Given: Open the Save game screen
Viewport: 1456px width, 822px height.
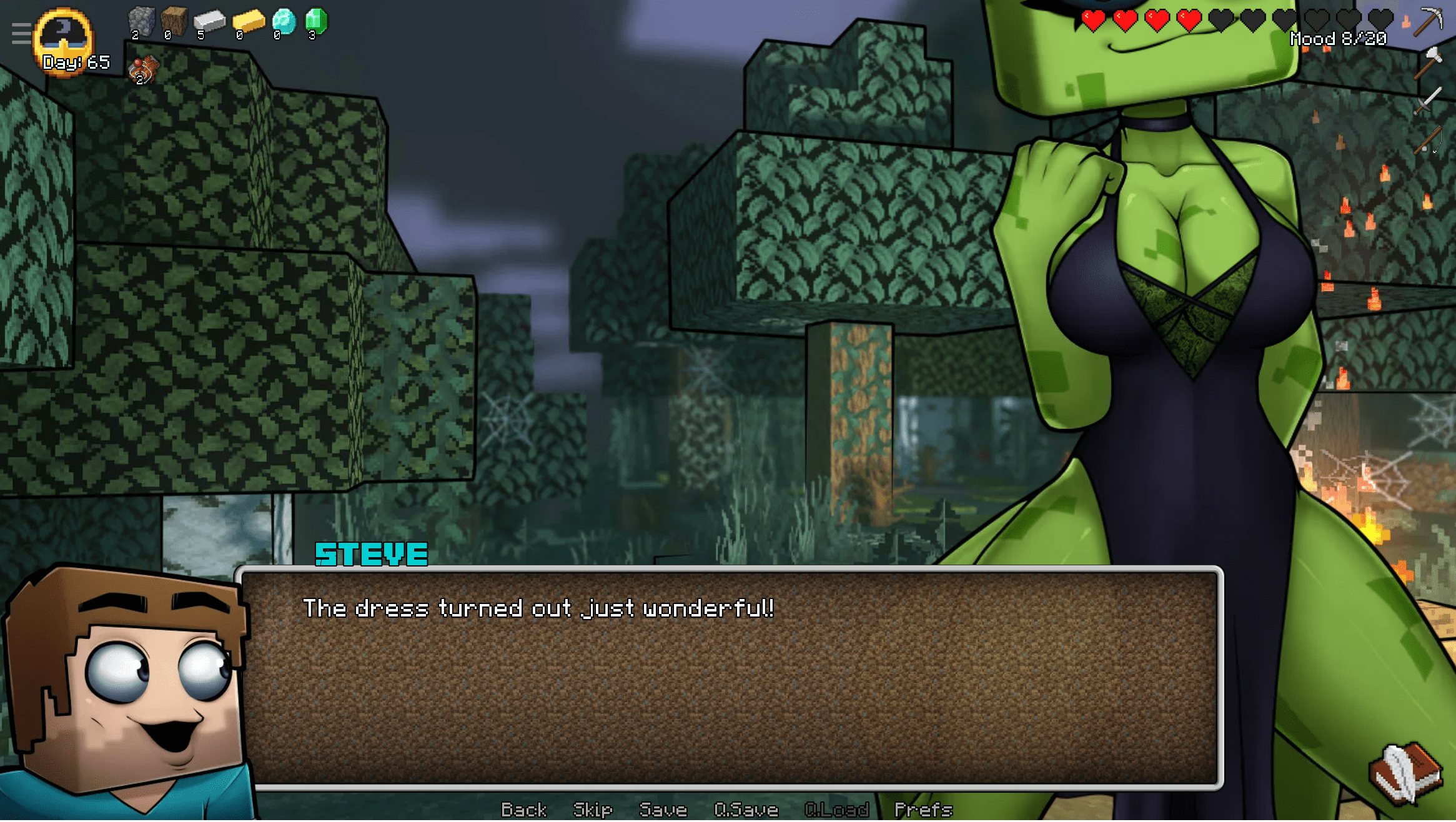Looking at the screenshot, I should click(x=663, y=810).
